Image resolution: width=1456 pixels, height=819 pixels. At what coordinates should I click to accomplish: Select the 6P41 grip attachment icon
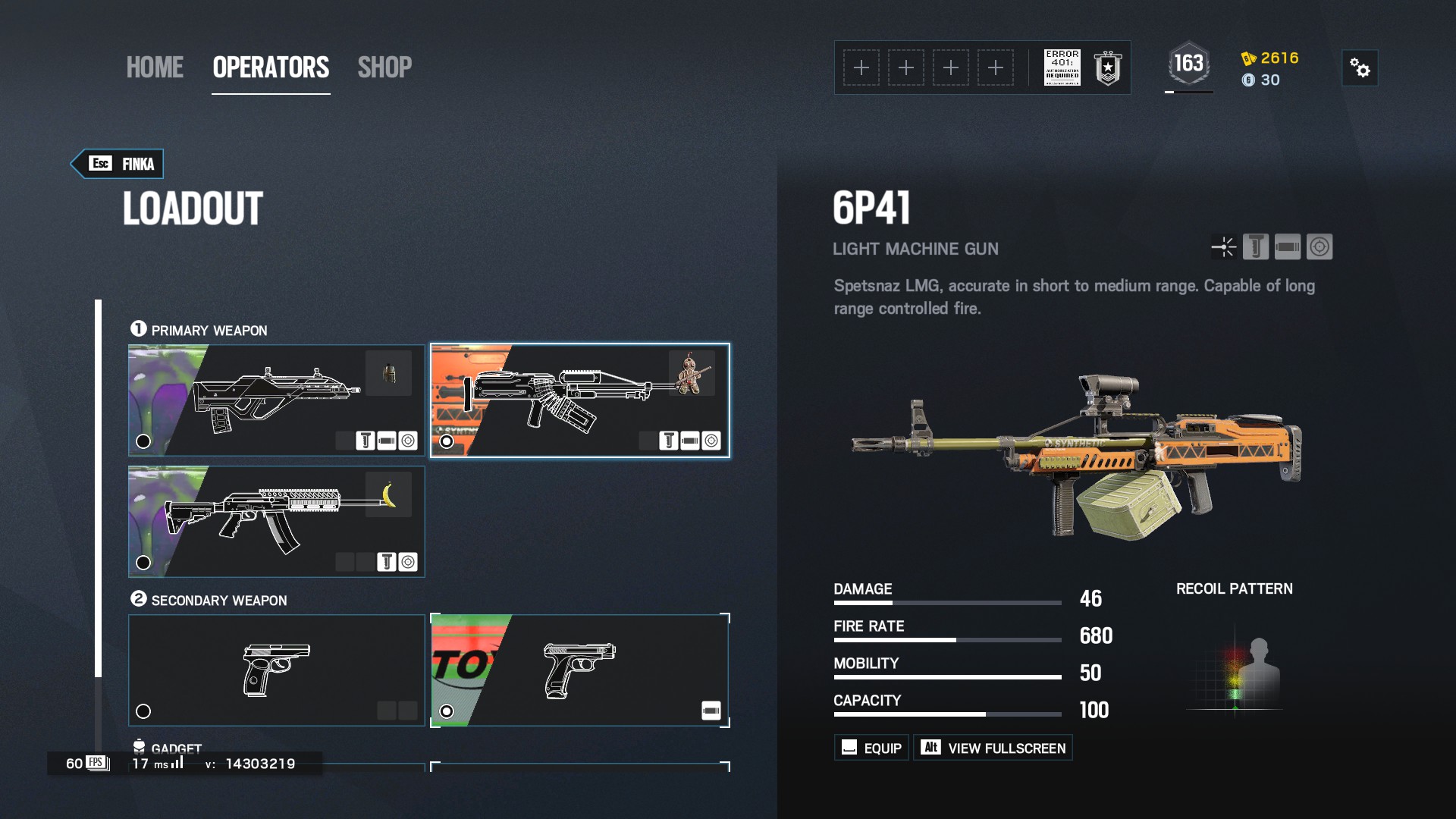tap(1256, 247)
